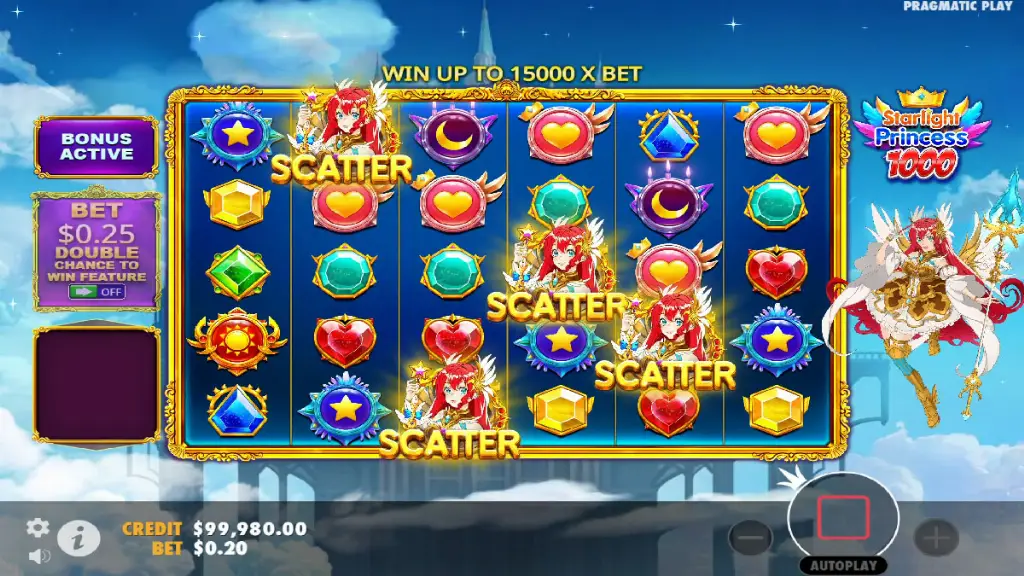
Task: Open the settings gear menu
Action: coord(38,528)
